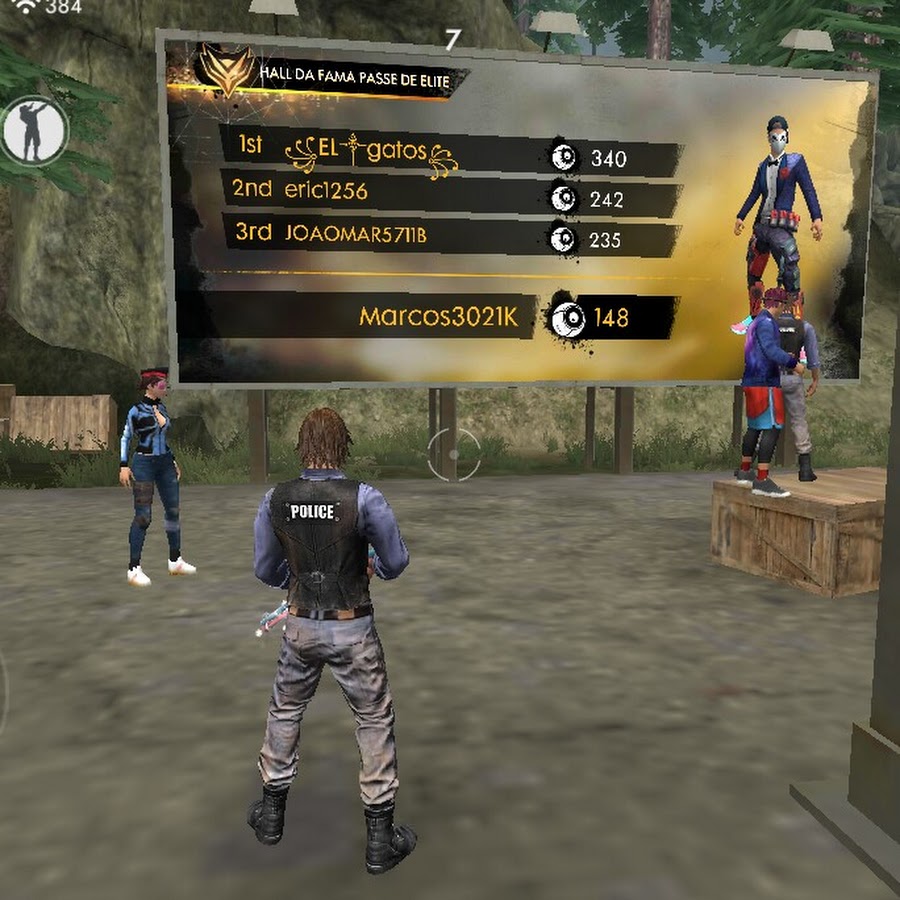Open the emote button with dancing figure
Image resolution: width=900 pixels, height=900 pixels.
(x=33, y=131)
